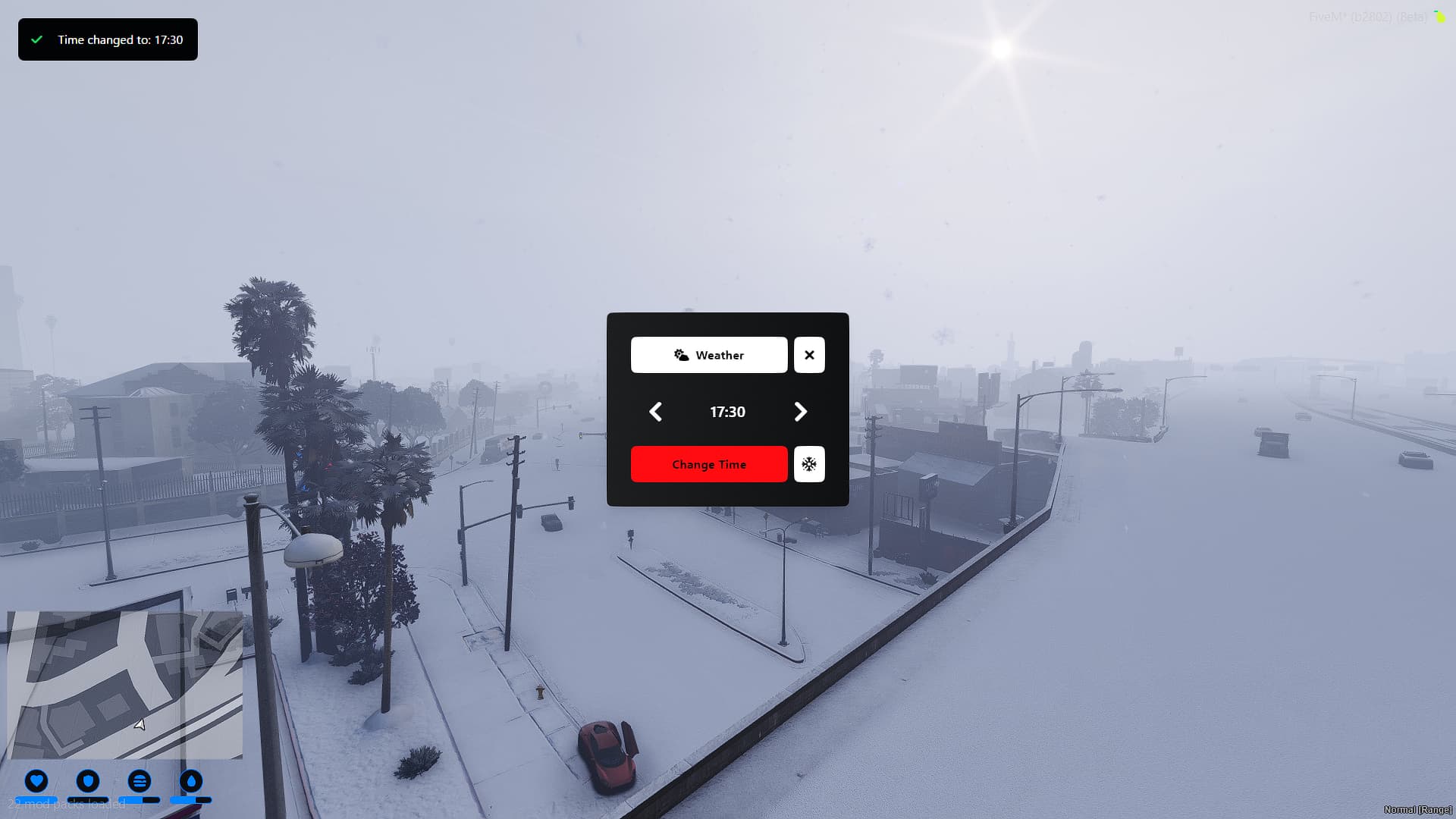Advance time with the right chevron
Image resolution: width=1456 pixels, height=819 pixels.
point(800,412)
